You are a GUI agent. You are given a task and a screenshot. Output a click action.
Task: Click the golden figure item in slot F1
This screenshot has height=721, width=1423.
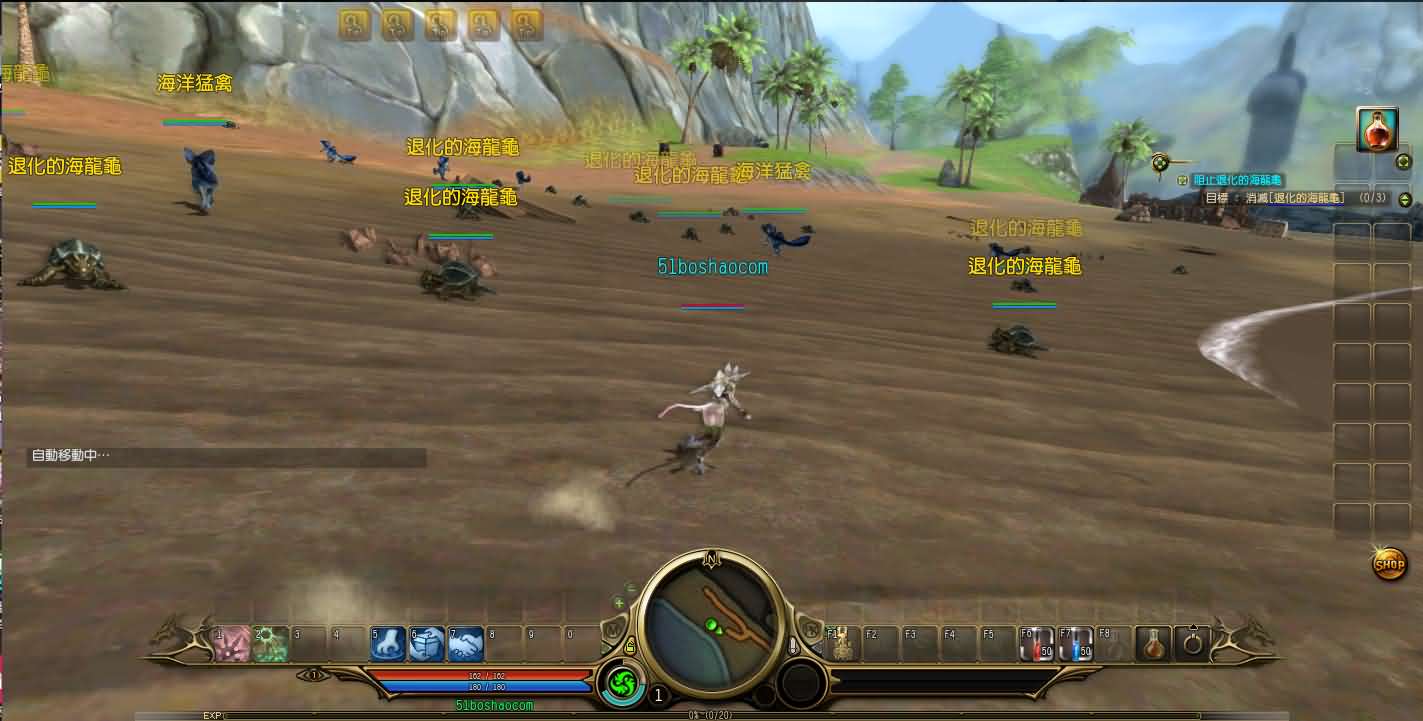[842, 644]
